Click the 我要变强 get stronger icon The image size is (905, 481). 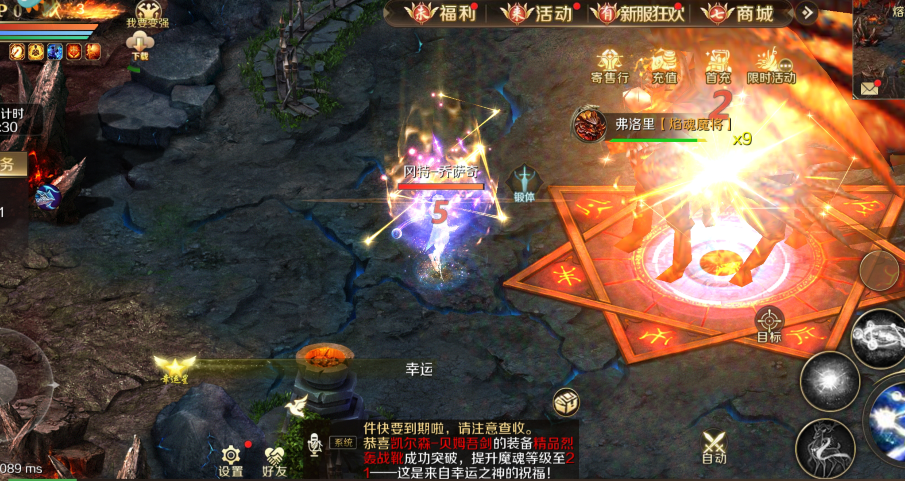click(148, 14)
